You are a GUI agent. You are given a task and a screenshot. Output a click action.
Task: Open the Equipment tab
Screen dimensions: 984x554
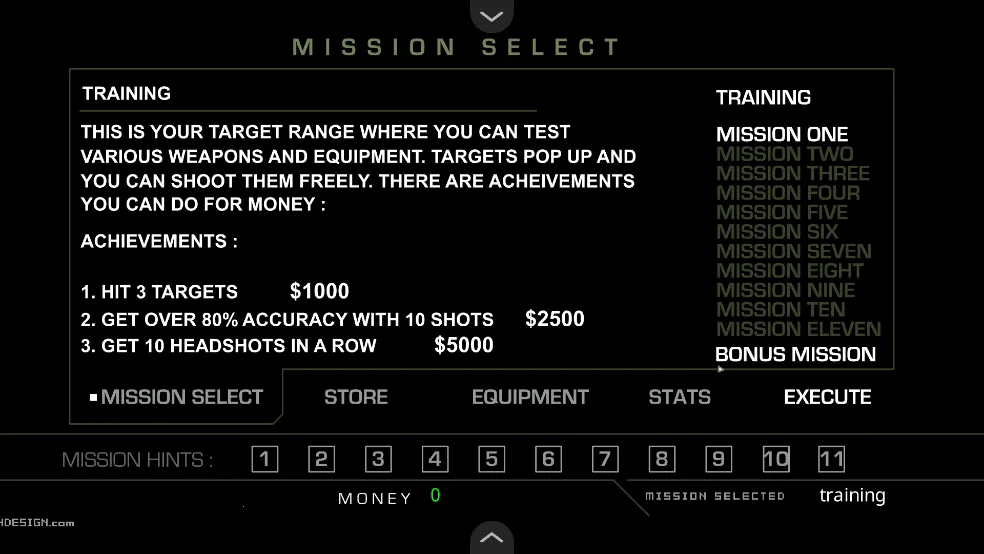click(x=530, y=397)
